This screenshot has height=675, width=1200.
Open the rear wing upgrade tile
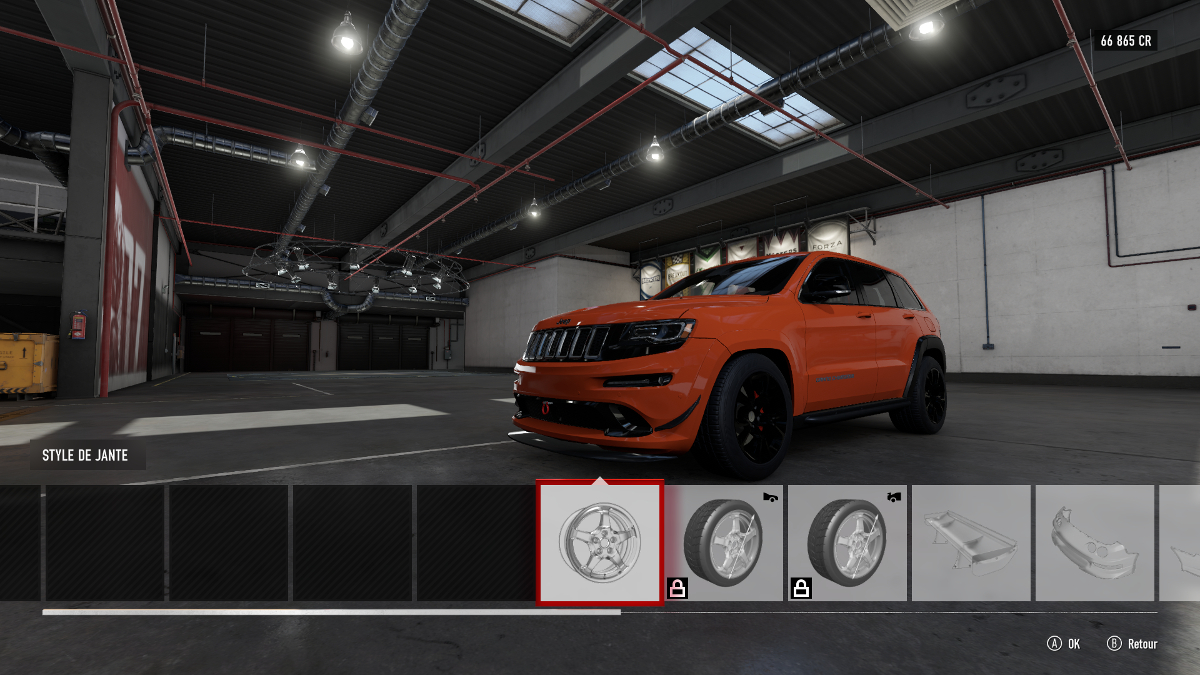point(971,543)
